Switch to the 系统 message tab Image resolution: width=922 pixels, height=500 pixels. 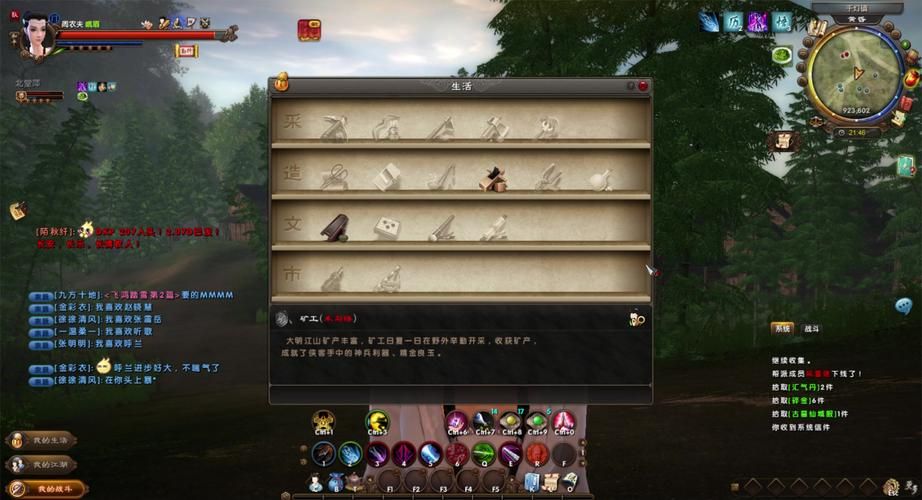(781, 328)
